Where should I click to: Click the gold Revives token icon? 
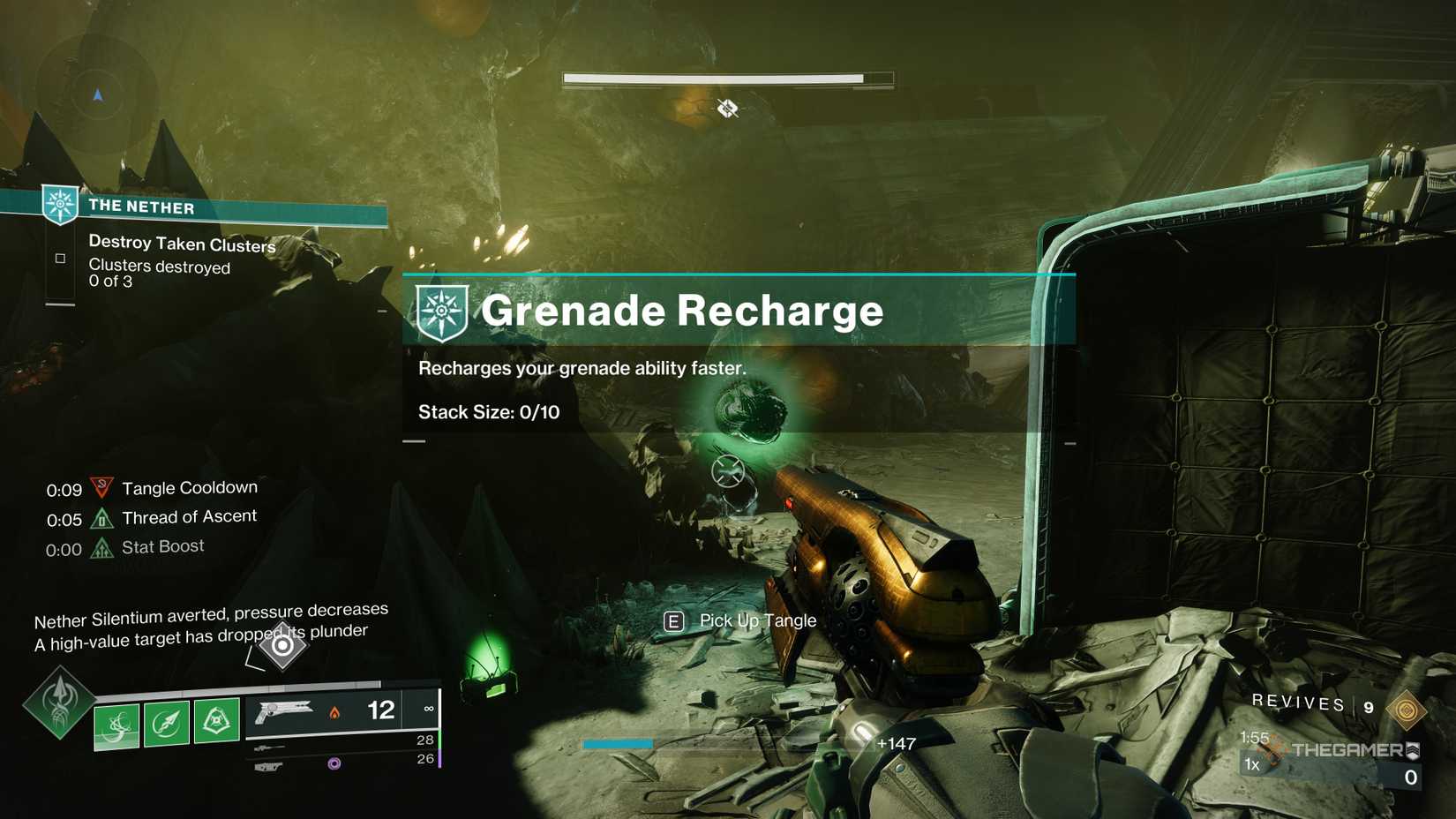[1407, 710]
